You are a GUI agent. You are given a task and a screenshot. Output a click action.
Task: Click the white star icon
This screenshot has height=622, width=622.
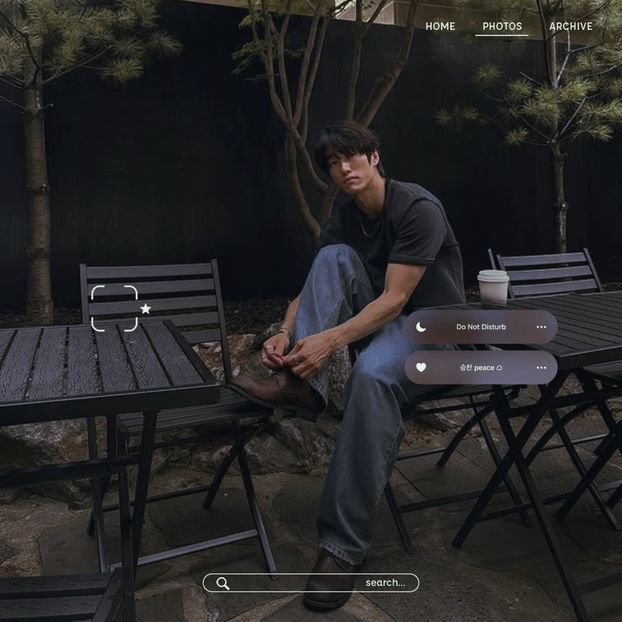[146, 309]
